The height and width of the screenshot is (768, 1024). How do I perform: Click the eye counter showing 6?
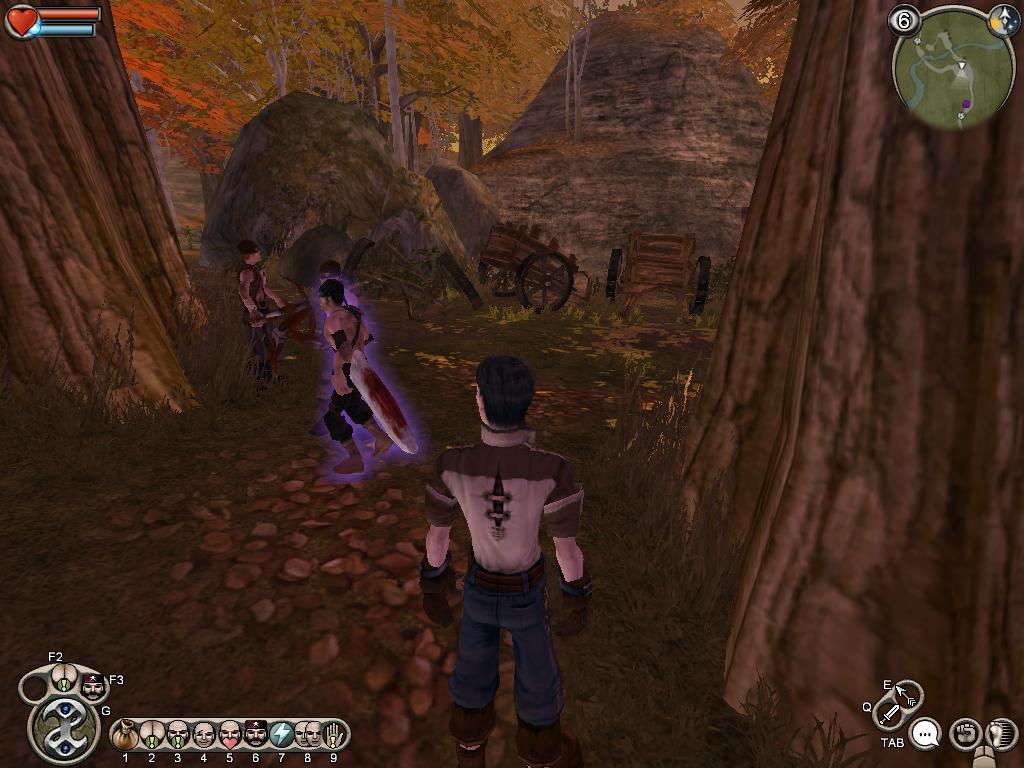coord(904,20)
